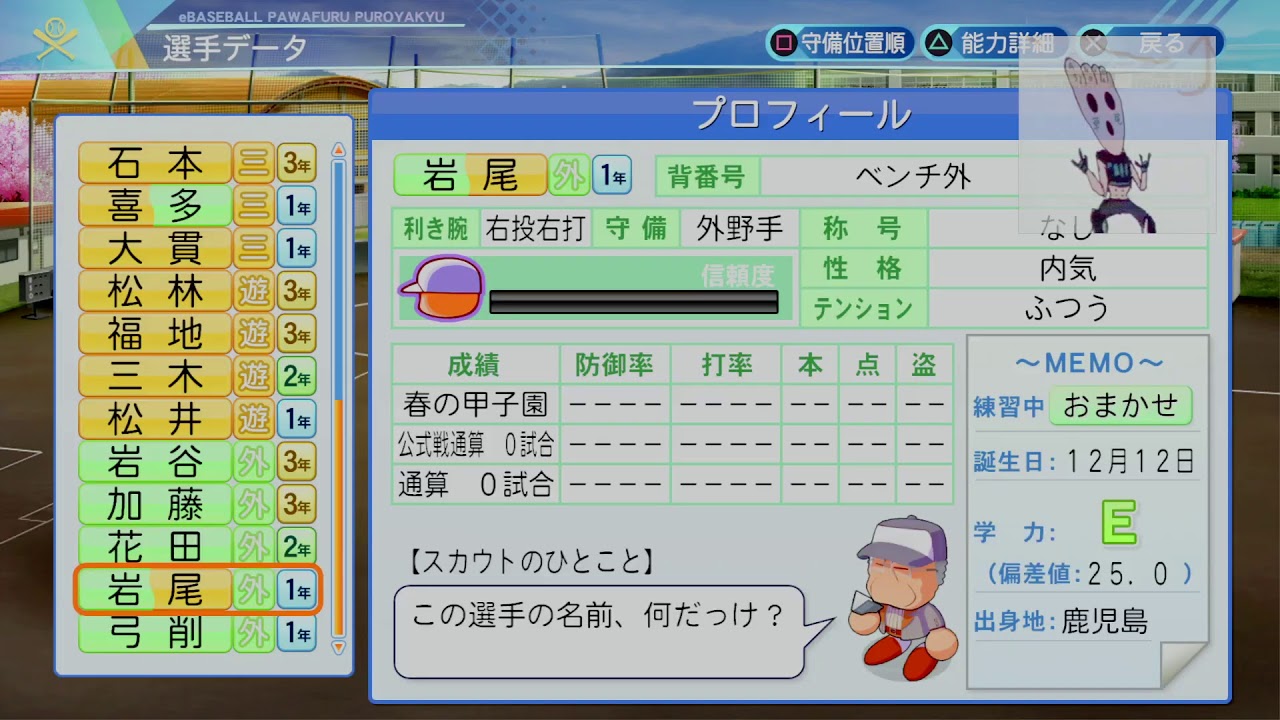Select the 大貫 roster row
Viewport: 1280px width, 720px height.
[x=197, y=248]
